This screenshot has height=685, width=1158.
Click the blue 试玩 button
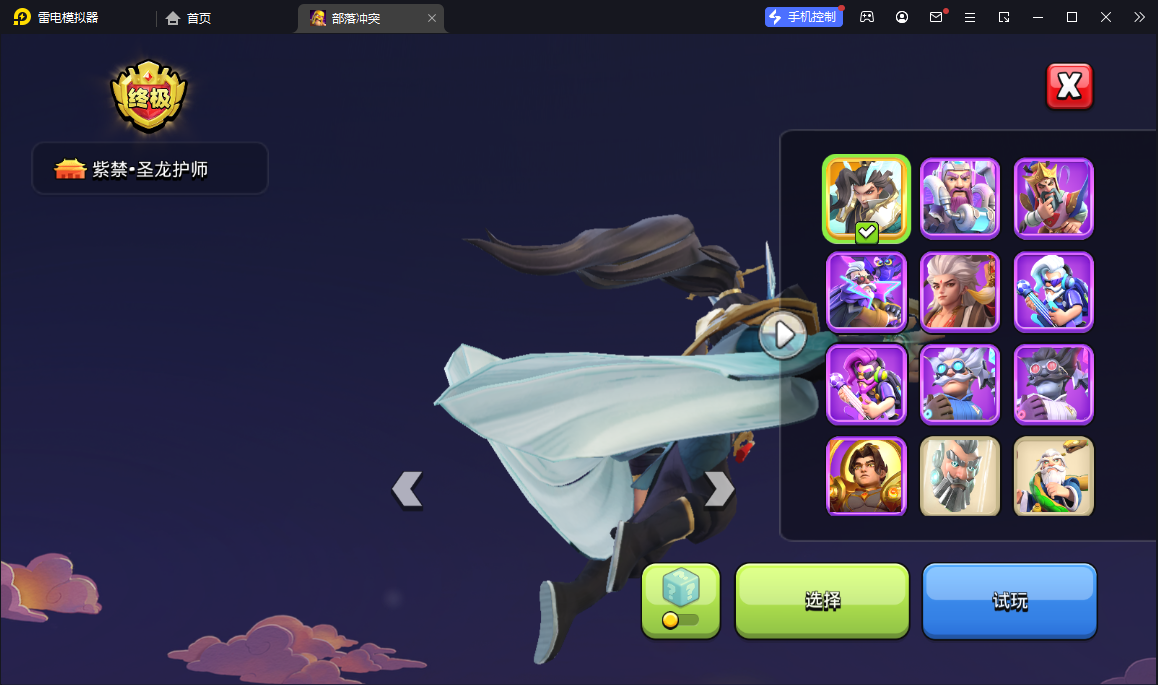click(1009, 600)
